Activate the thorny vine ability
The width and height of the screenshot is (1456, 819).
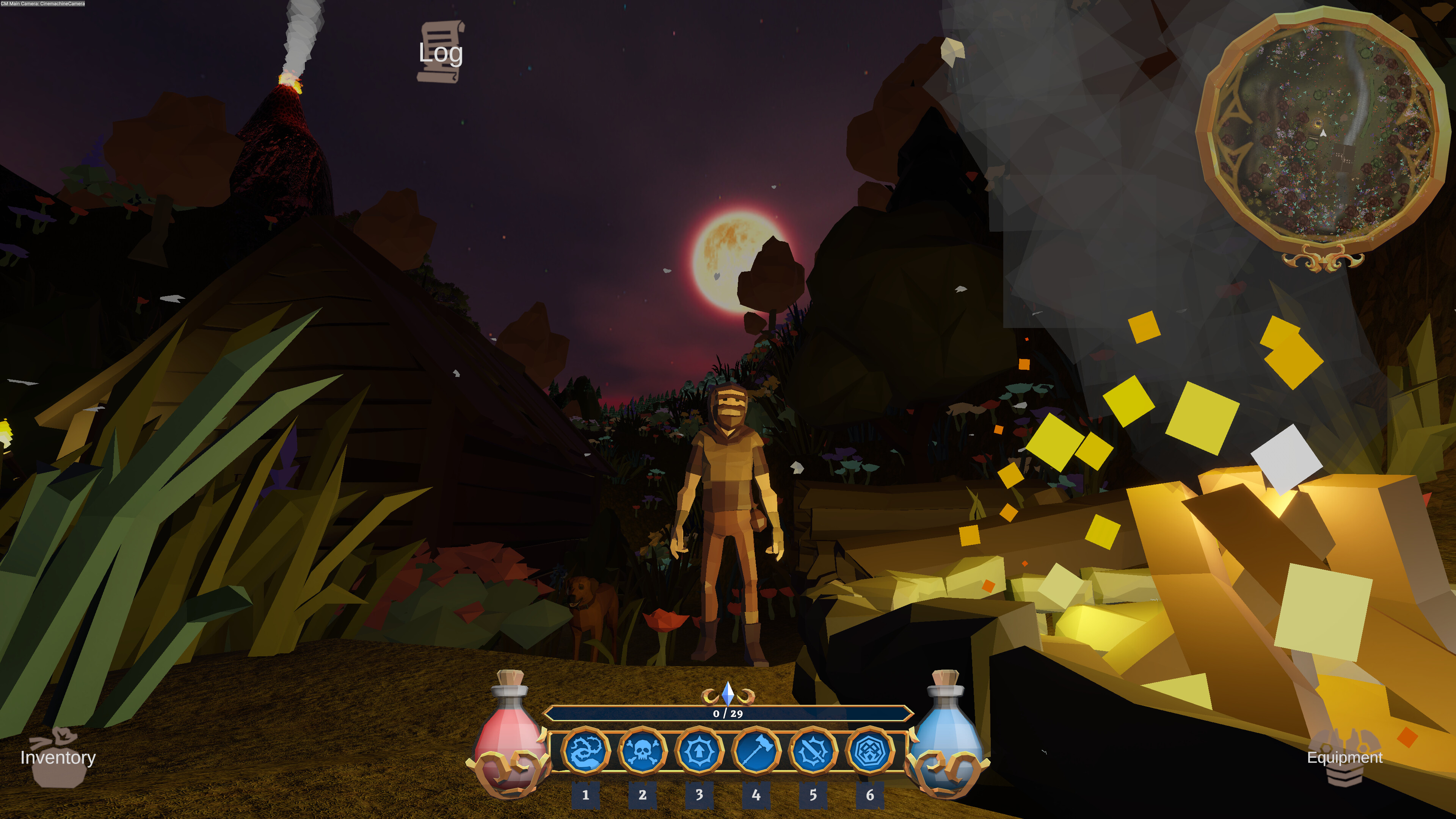point(585,751)
